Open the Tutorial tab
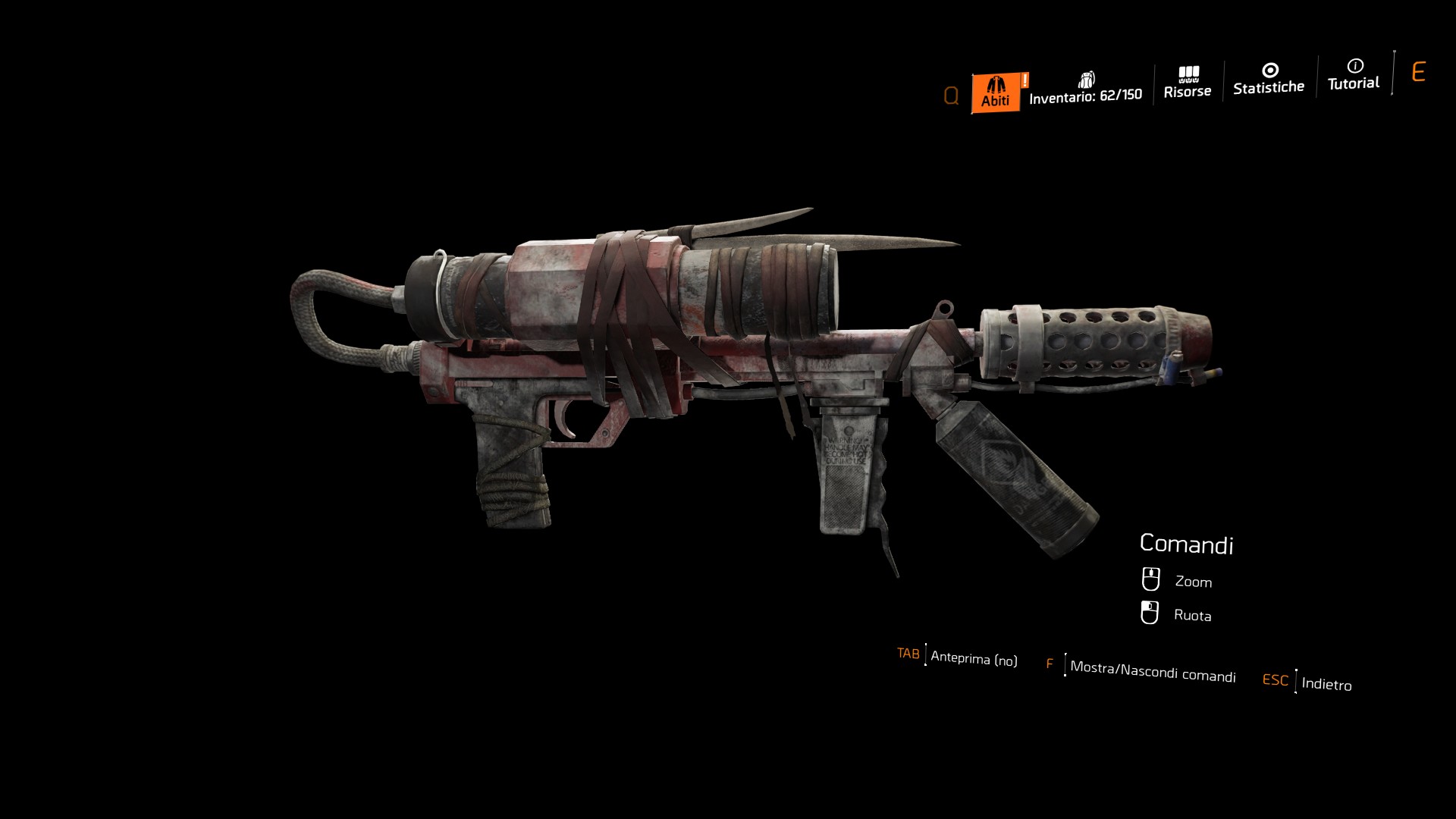Image resolution: width=1456 pixels, height=819 pixels. tap(1354, 75)
